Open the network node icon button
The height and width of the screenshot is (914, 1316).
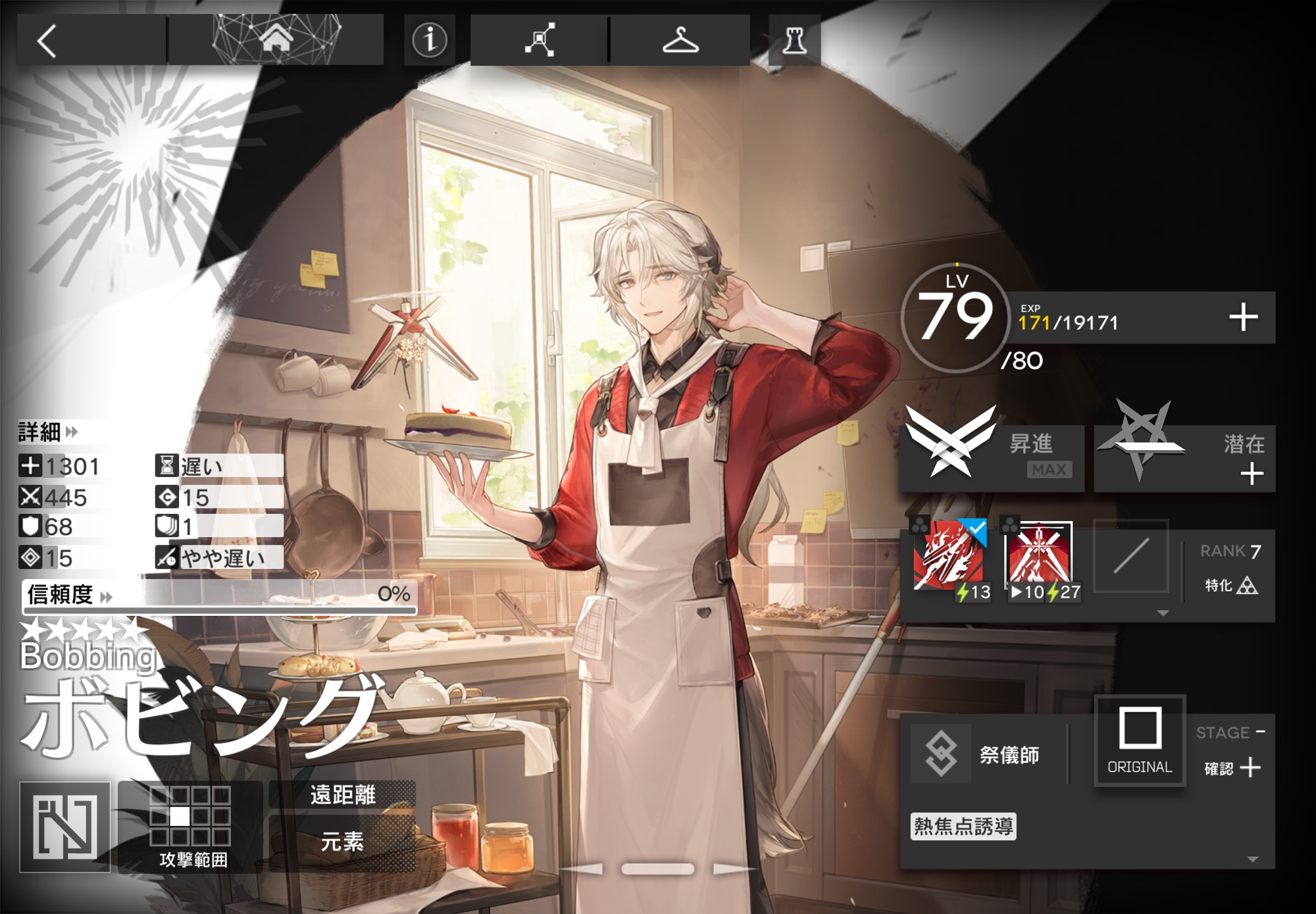click(x=540, y=39)
